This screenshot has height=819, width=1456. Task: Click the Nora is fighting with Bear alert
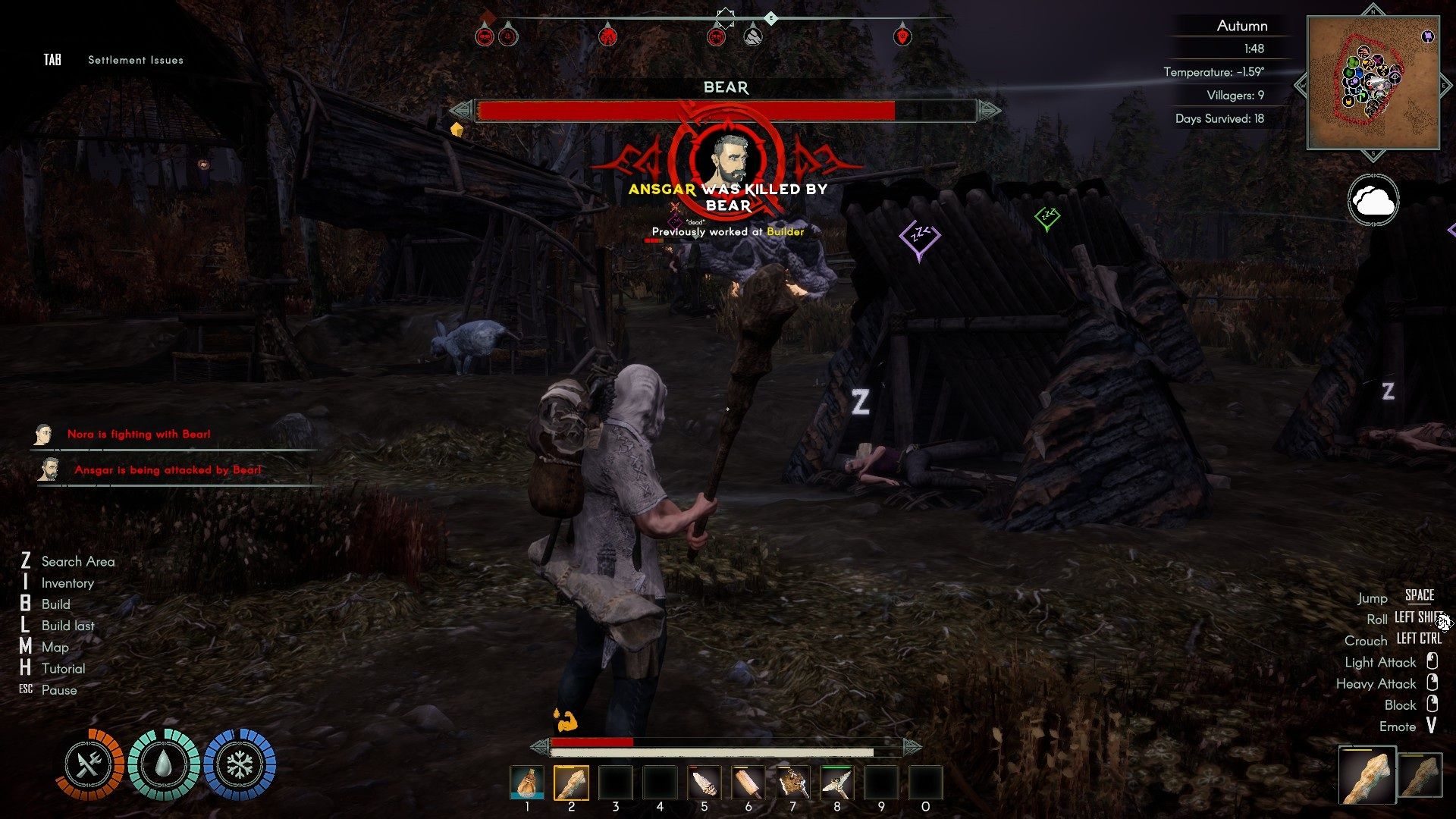[139, 435]
